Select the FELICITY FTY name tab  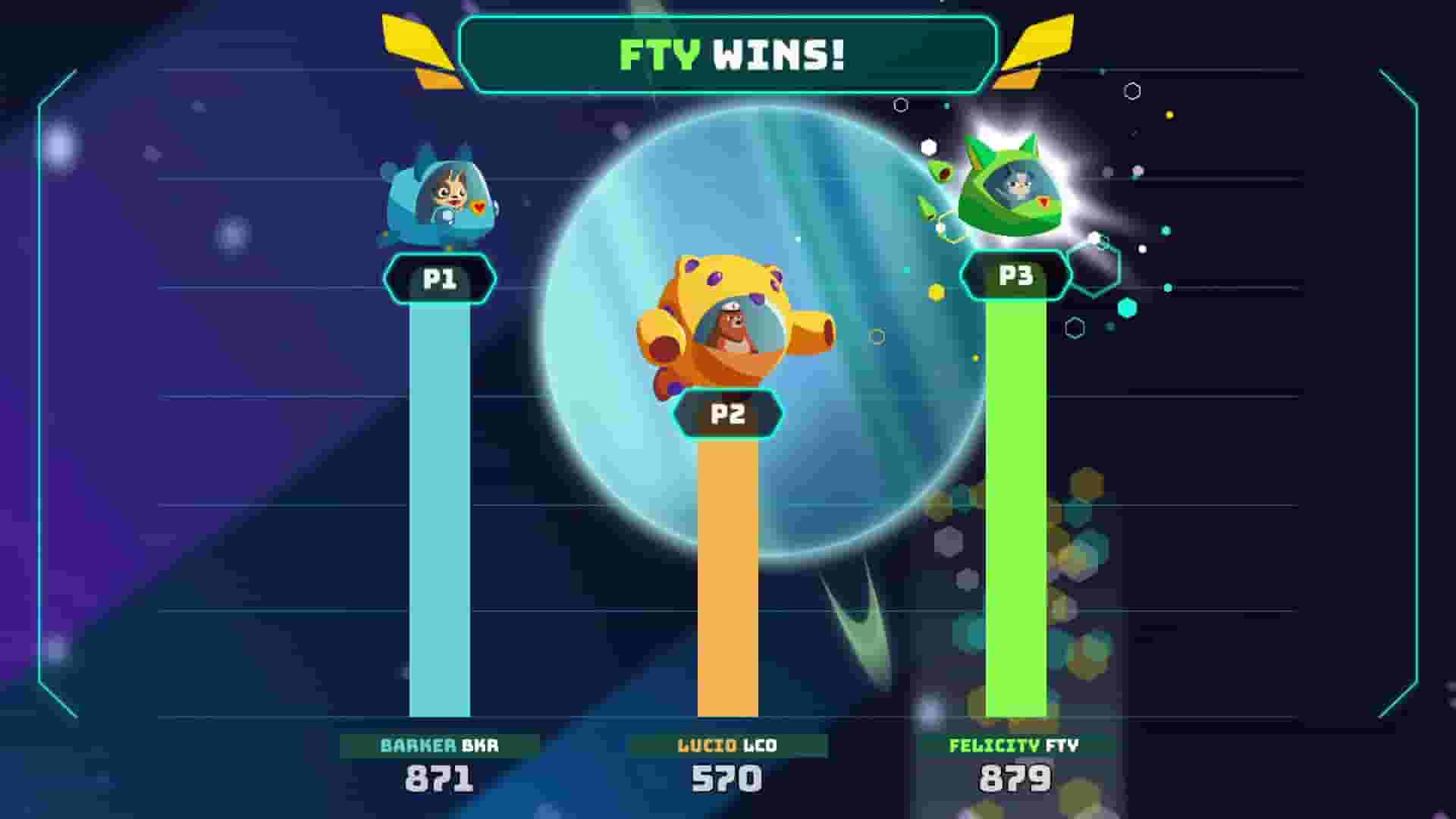(x=1014, y=746)
